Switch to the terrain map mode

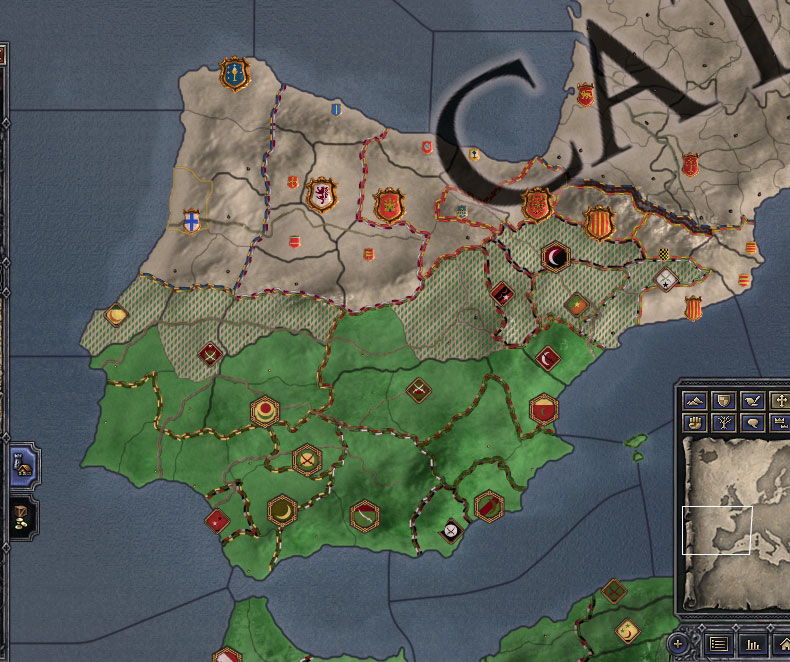coord(695,401)
